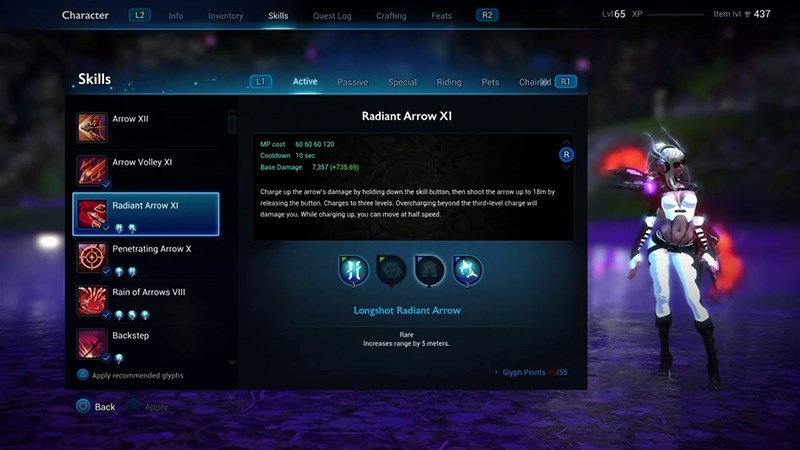Open the Info tab

point(176,16)
